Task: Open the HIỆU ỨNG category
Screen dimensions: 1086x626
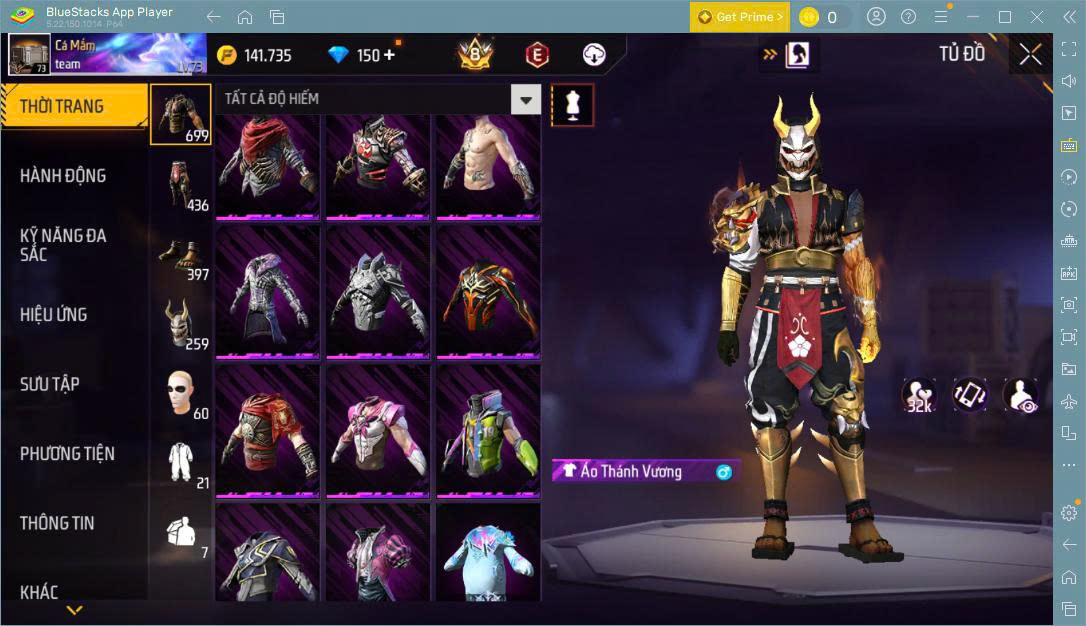Action: (54, 315)
